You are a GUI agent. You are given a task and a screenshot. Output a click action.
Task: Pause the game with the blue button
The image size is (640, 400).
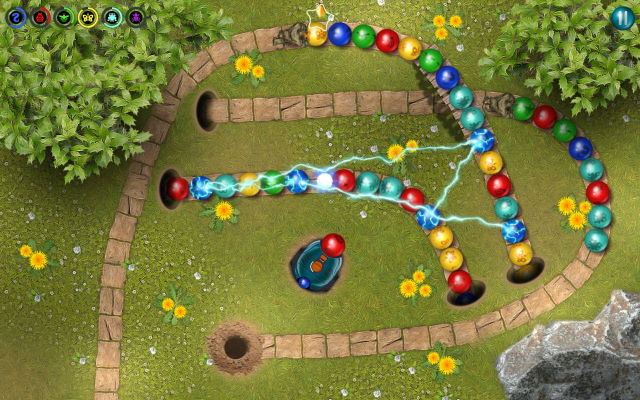tap(622, 17)
